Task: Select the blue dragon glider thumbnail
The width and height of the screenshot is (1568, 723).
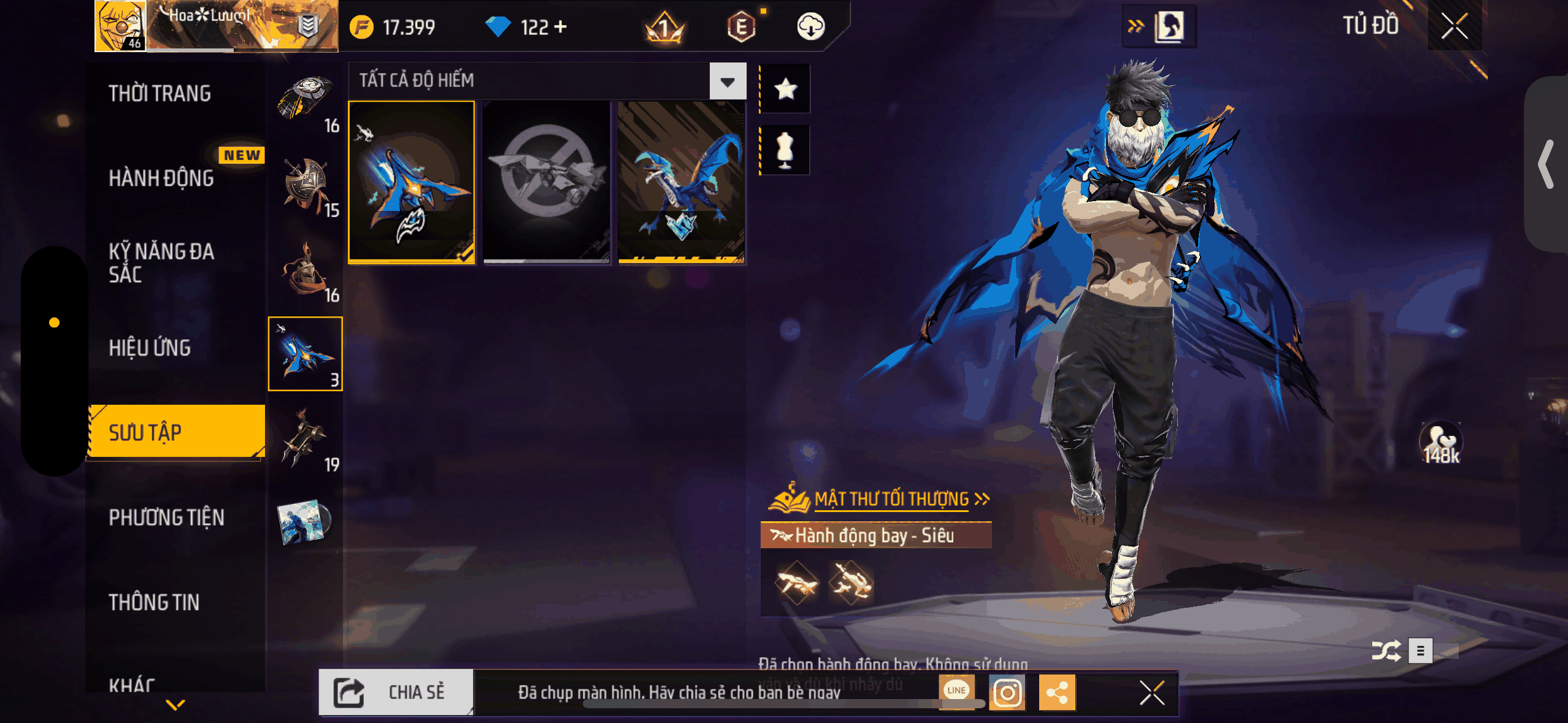Action: pyautogui.click(x=681, y=182)
